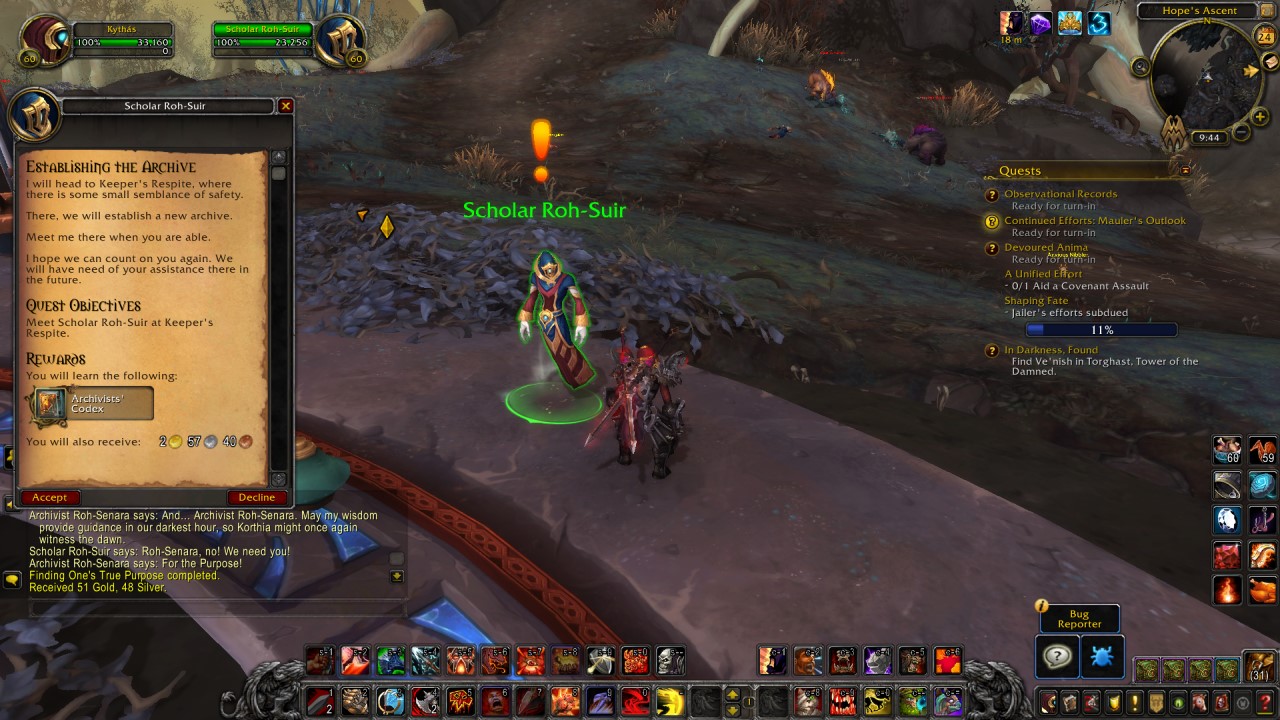
Task: Toggle the minimap tracking magnifier icon
Action: (x=1140, y=67)
